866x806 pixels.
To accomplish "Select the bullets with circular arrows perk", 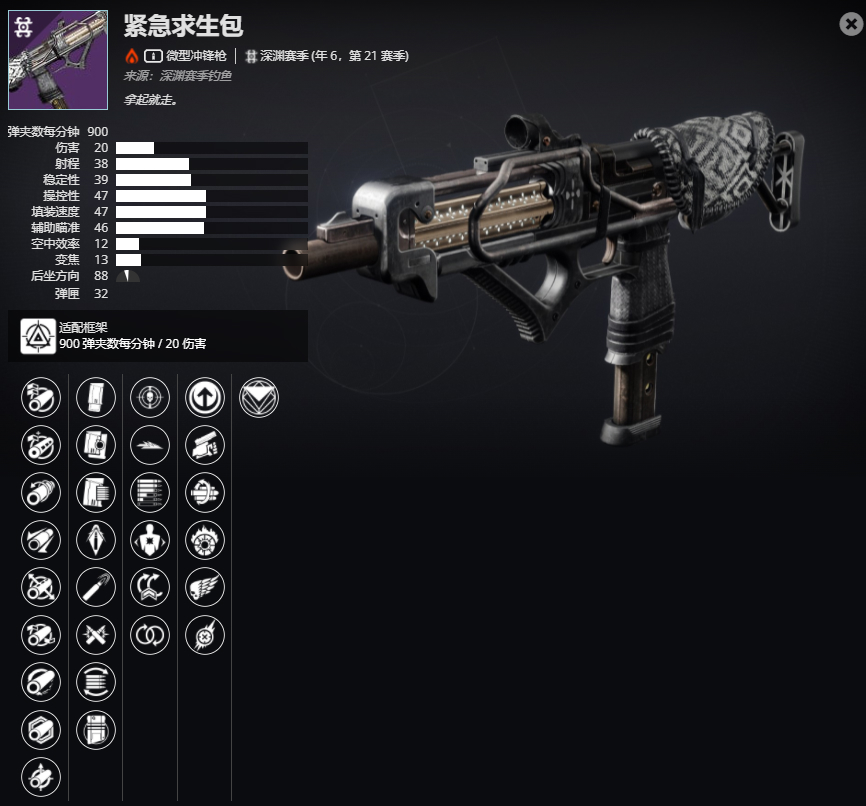I will pyautogui.click(x=96, y=681).
